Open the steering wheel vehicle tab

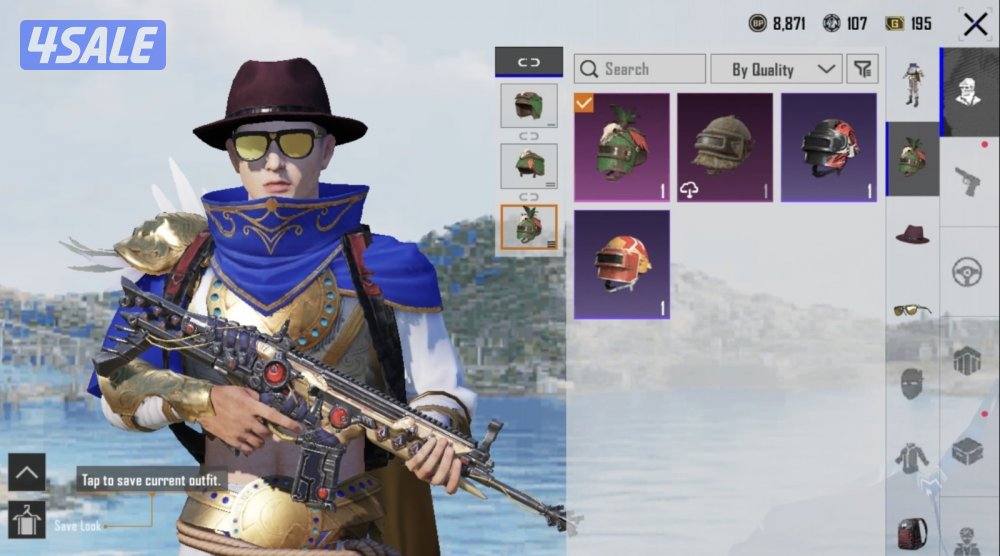pos(967,272)
